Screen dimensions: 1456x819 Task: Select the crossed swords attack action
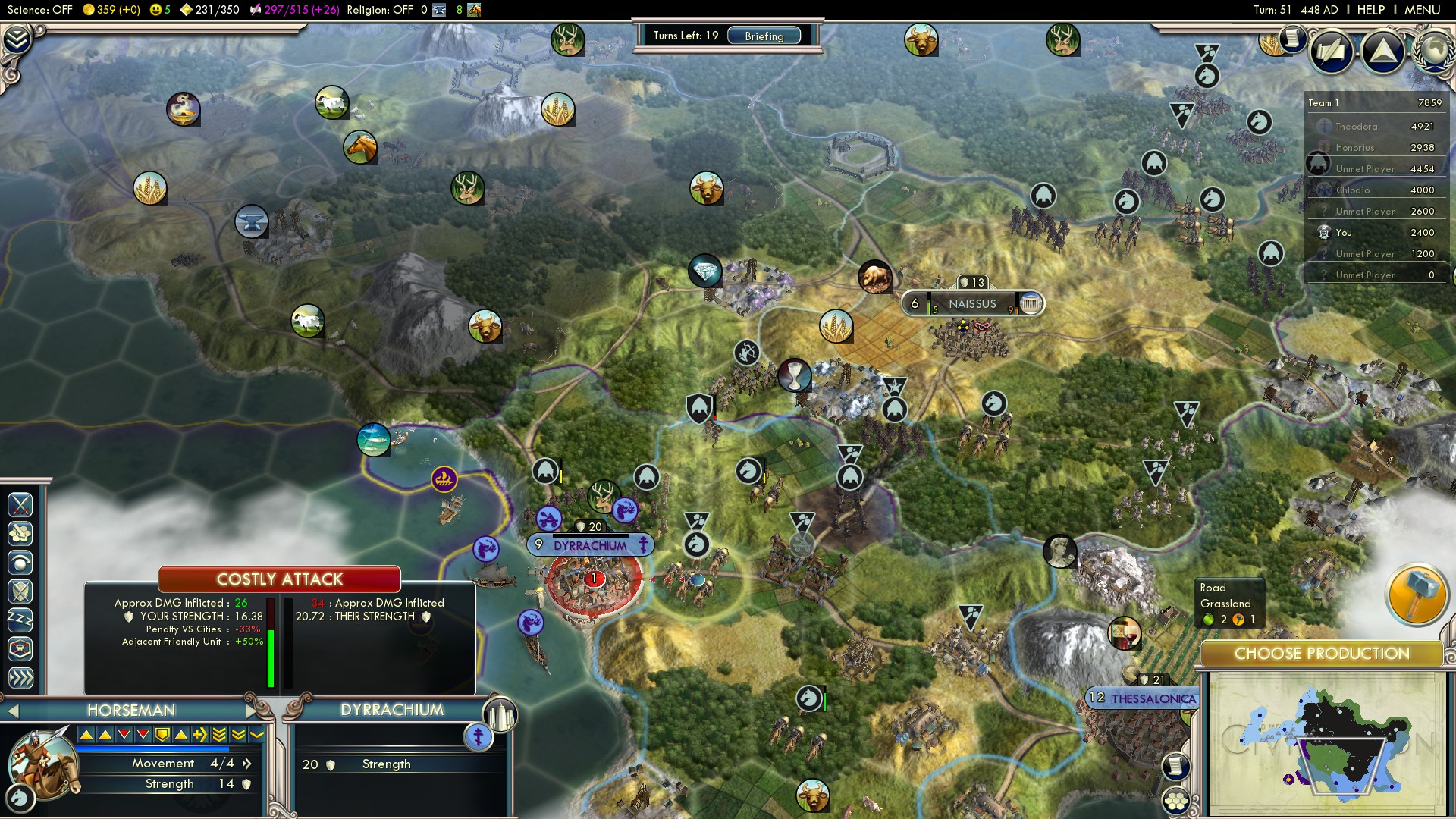pos(20,504)
